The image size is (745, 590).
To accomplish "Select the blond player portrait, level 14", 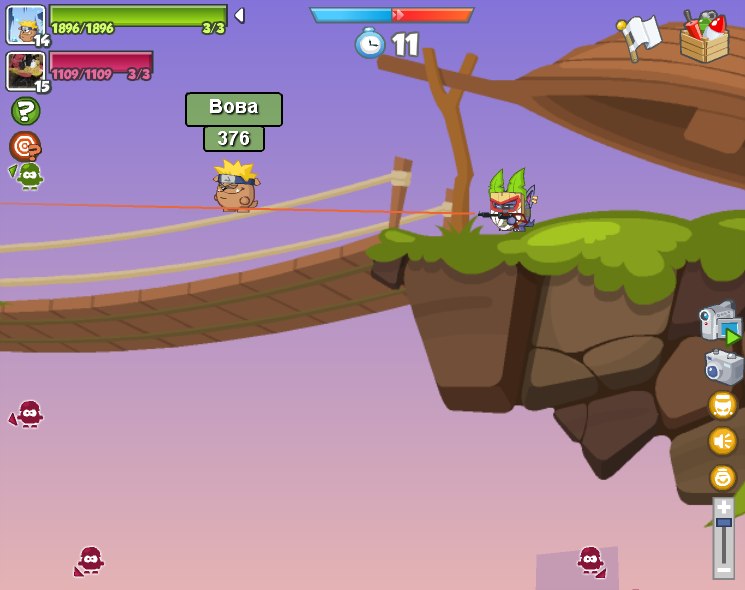I will [x=25, y=24].
